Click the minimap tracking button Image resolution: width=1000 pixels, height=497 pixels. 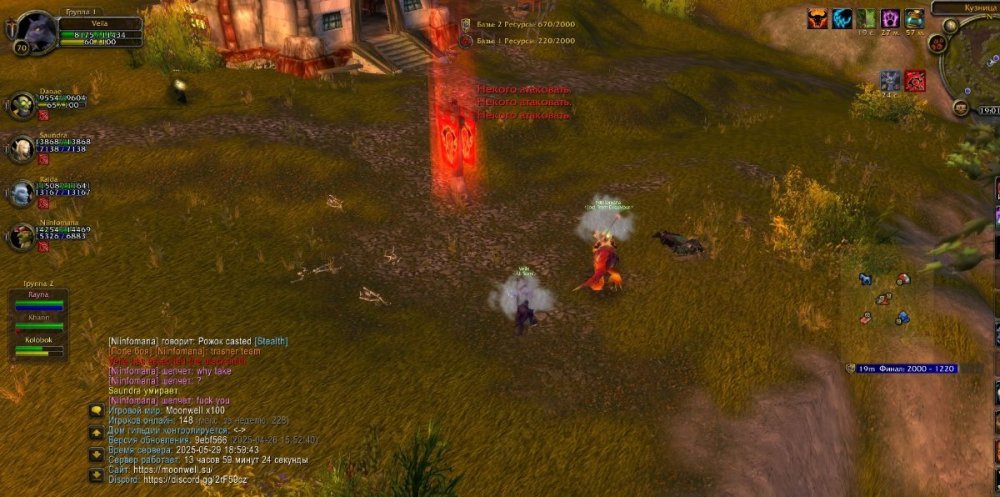tap(937, 44)
